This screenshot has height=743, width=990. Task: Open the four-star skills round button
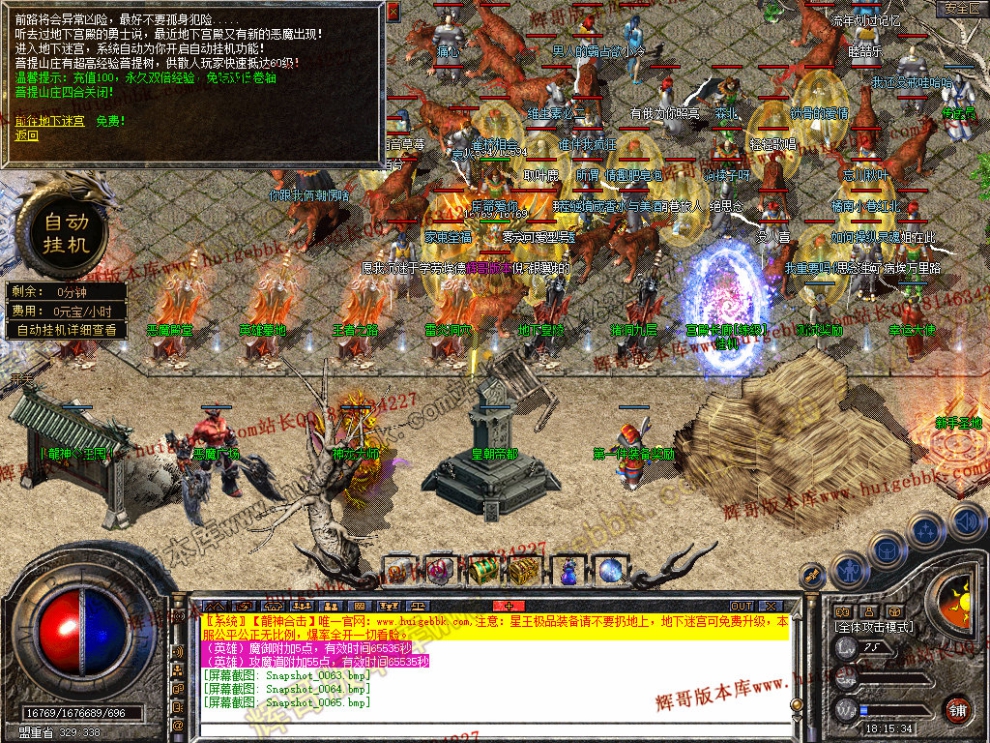click(927, 530)
